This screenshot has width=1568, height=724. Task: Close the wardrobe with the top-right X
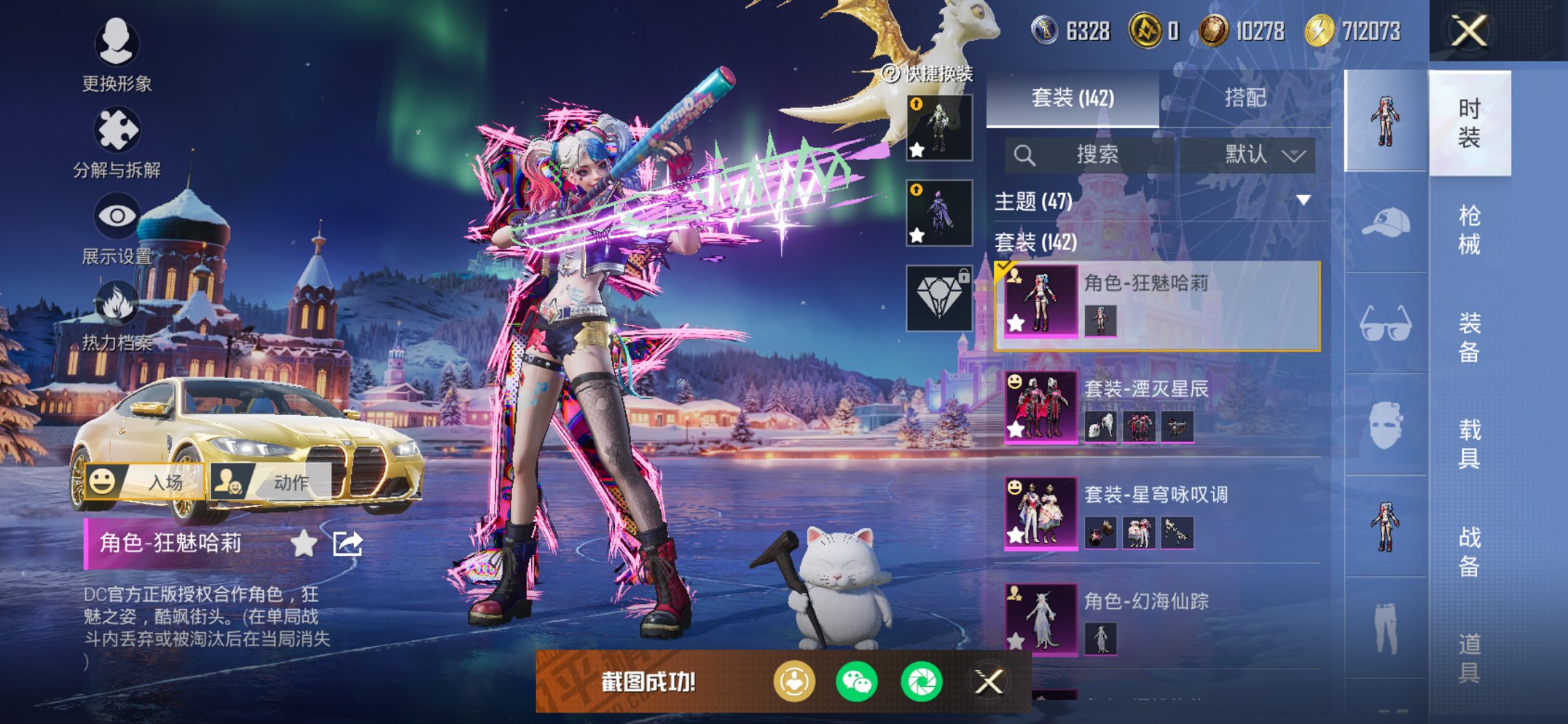click(x=1468, y=31)
